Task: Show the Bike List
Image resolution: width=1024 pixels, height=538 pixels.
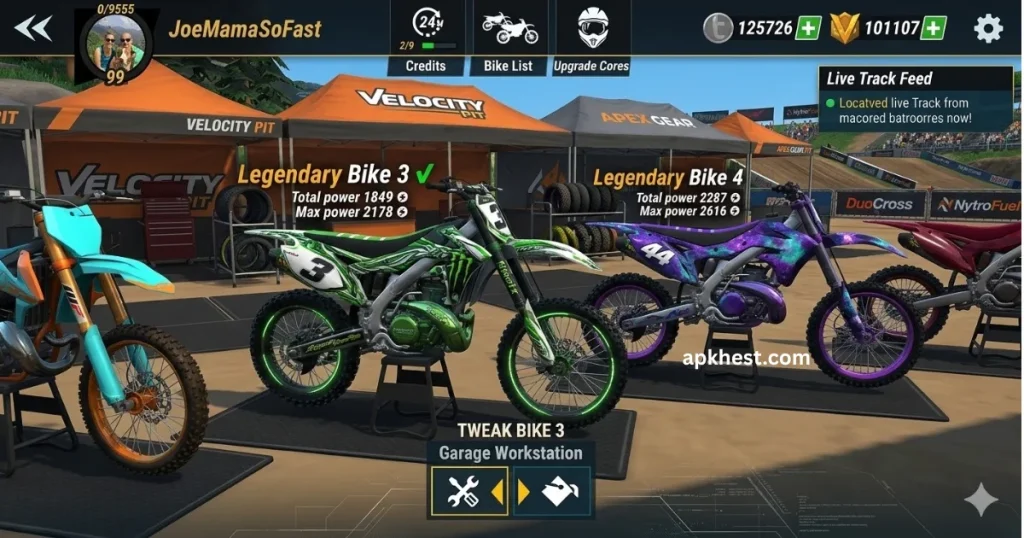Action: (x=509, y=38)
